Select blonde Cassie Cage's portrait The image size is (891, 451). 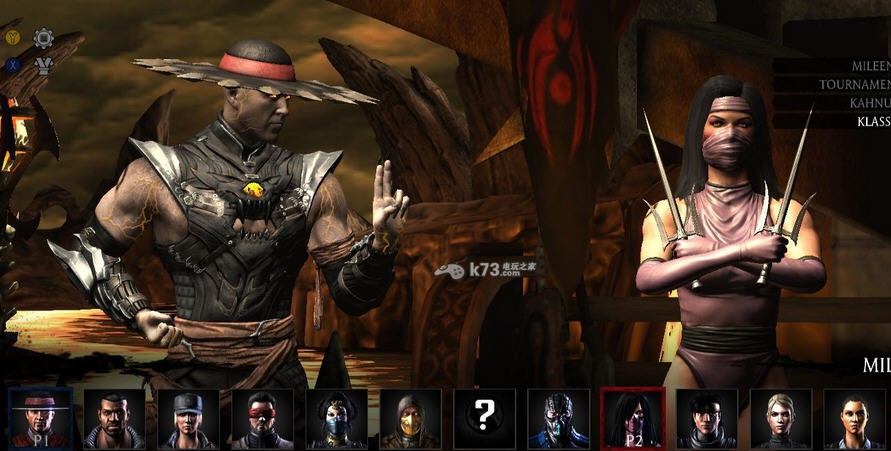click(x=781, y=418)
